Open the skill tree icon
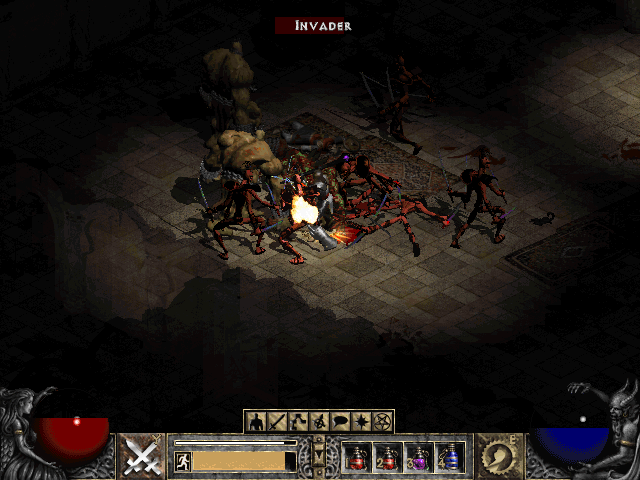640x480 pixels. 298,421
